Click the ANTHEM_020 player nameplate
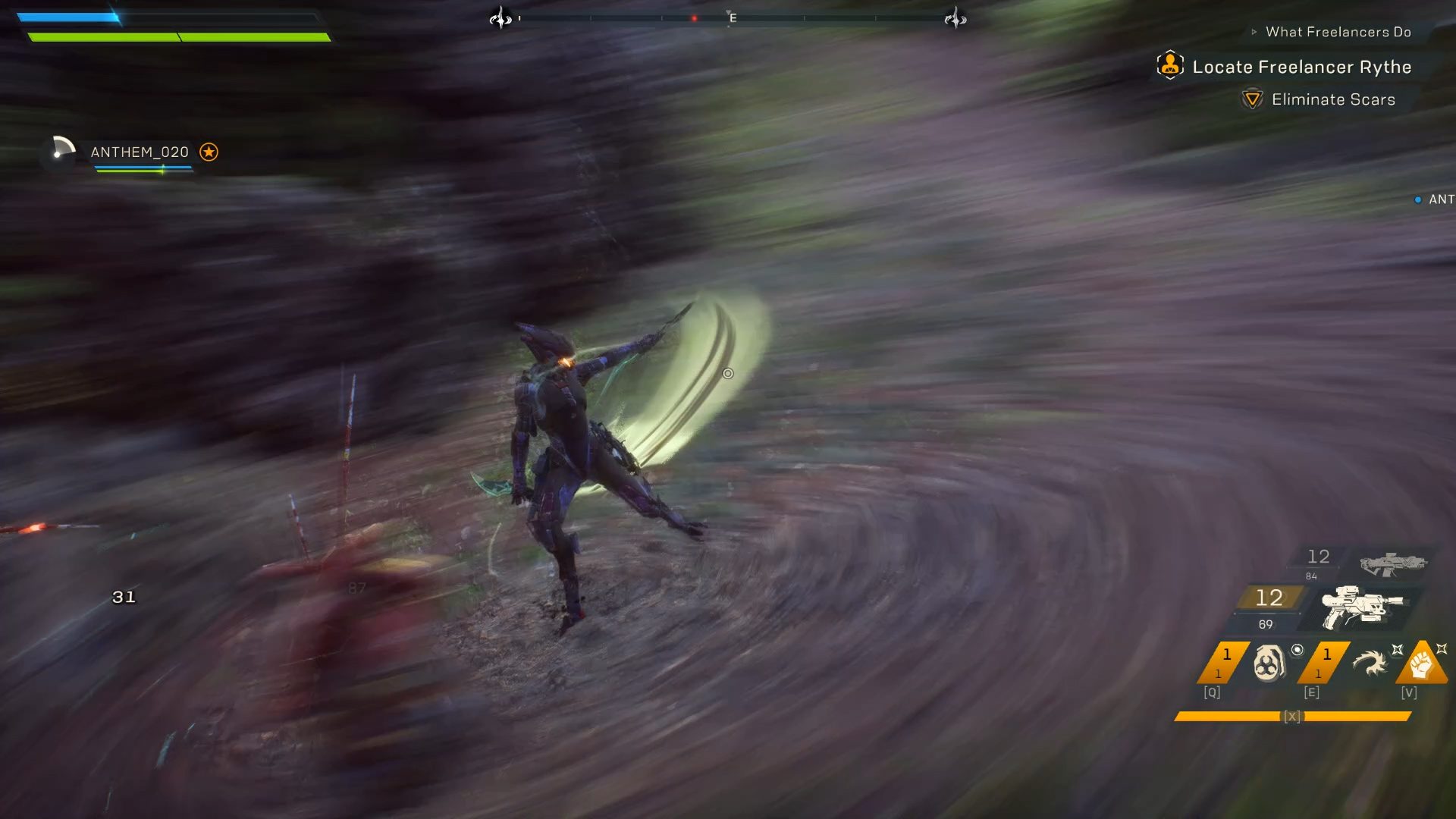Viewport: 1456px width, 819px height. click(x=140, y=152)
